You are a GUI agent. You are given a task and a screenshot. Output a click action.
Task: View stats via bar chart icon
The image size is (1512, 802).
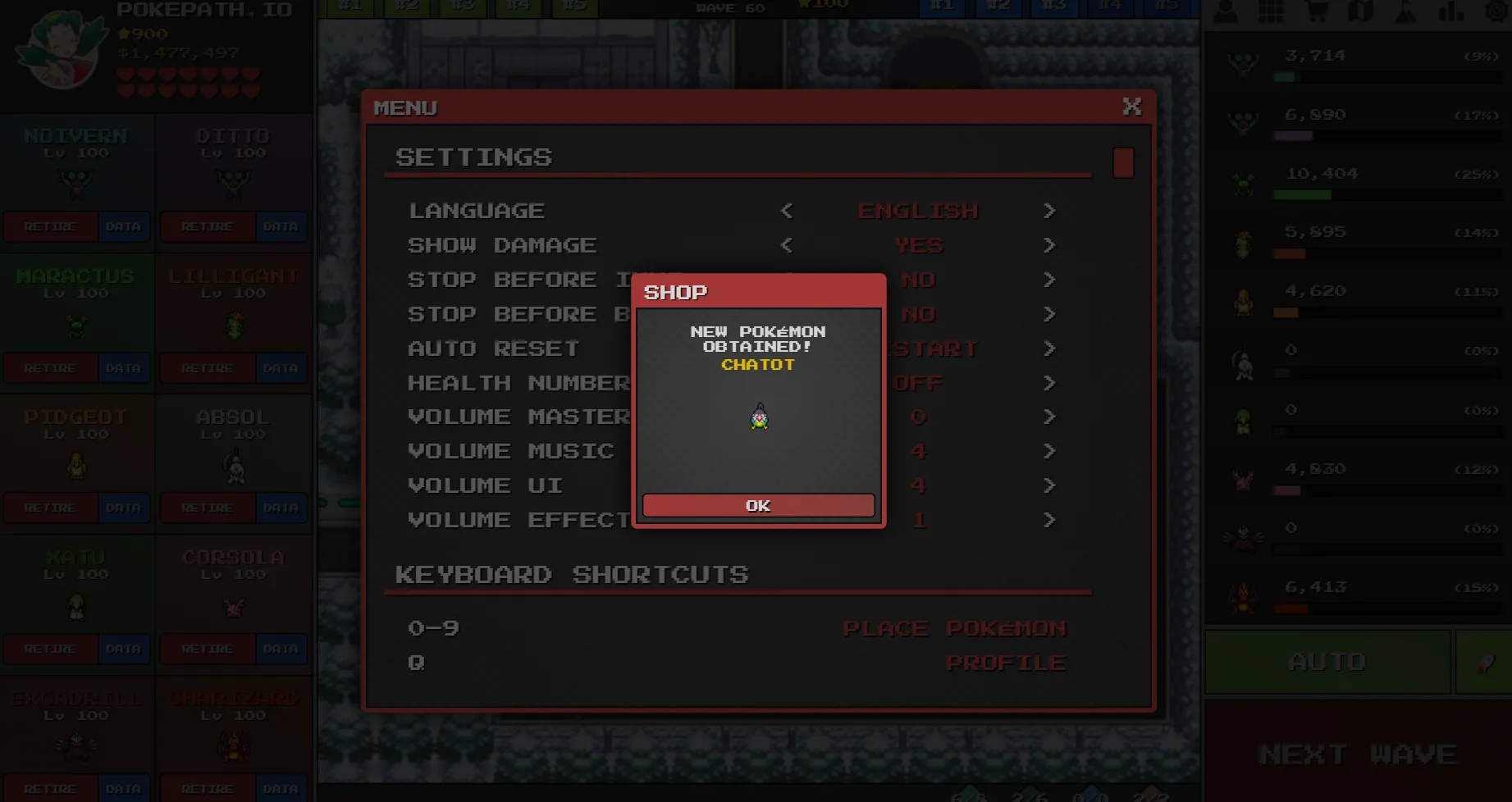(1450, 11)
